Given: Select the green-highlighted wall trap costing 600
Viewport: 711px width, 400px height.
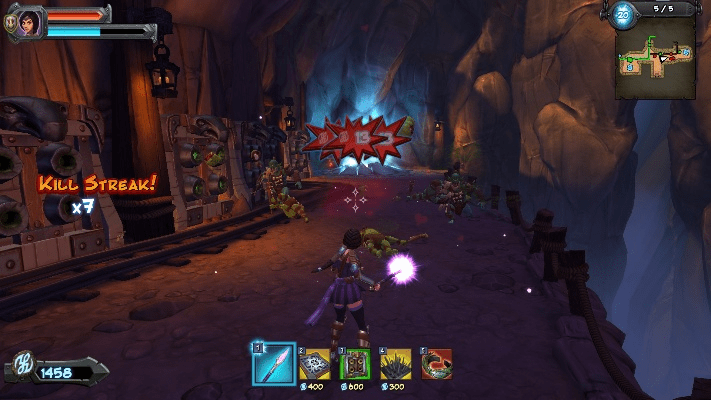Looking at the screenshot, I should 355,364.
